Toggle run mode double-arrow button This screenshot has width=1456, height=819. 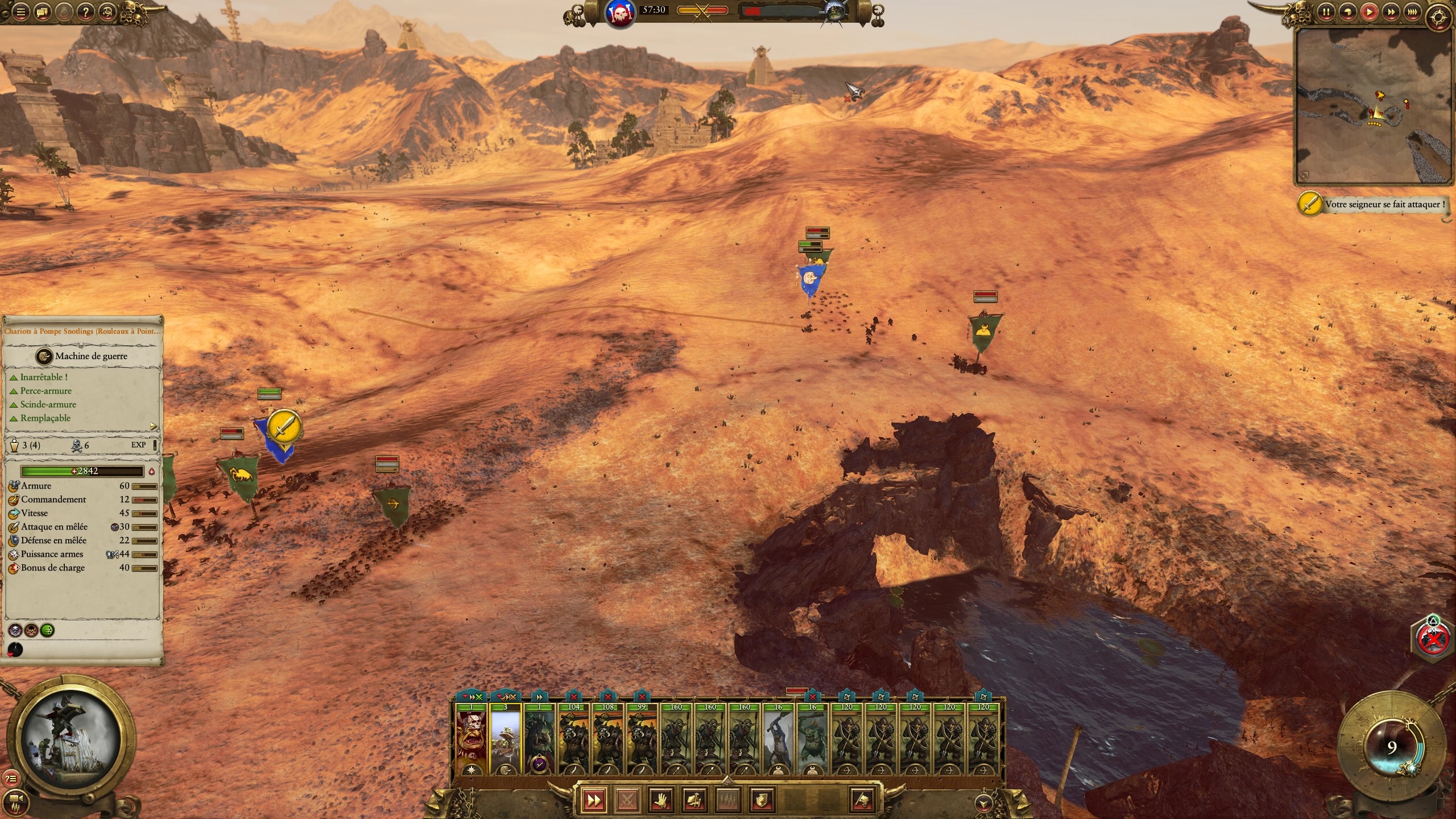tap(593, 800)
